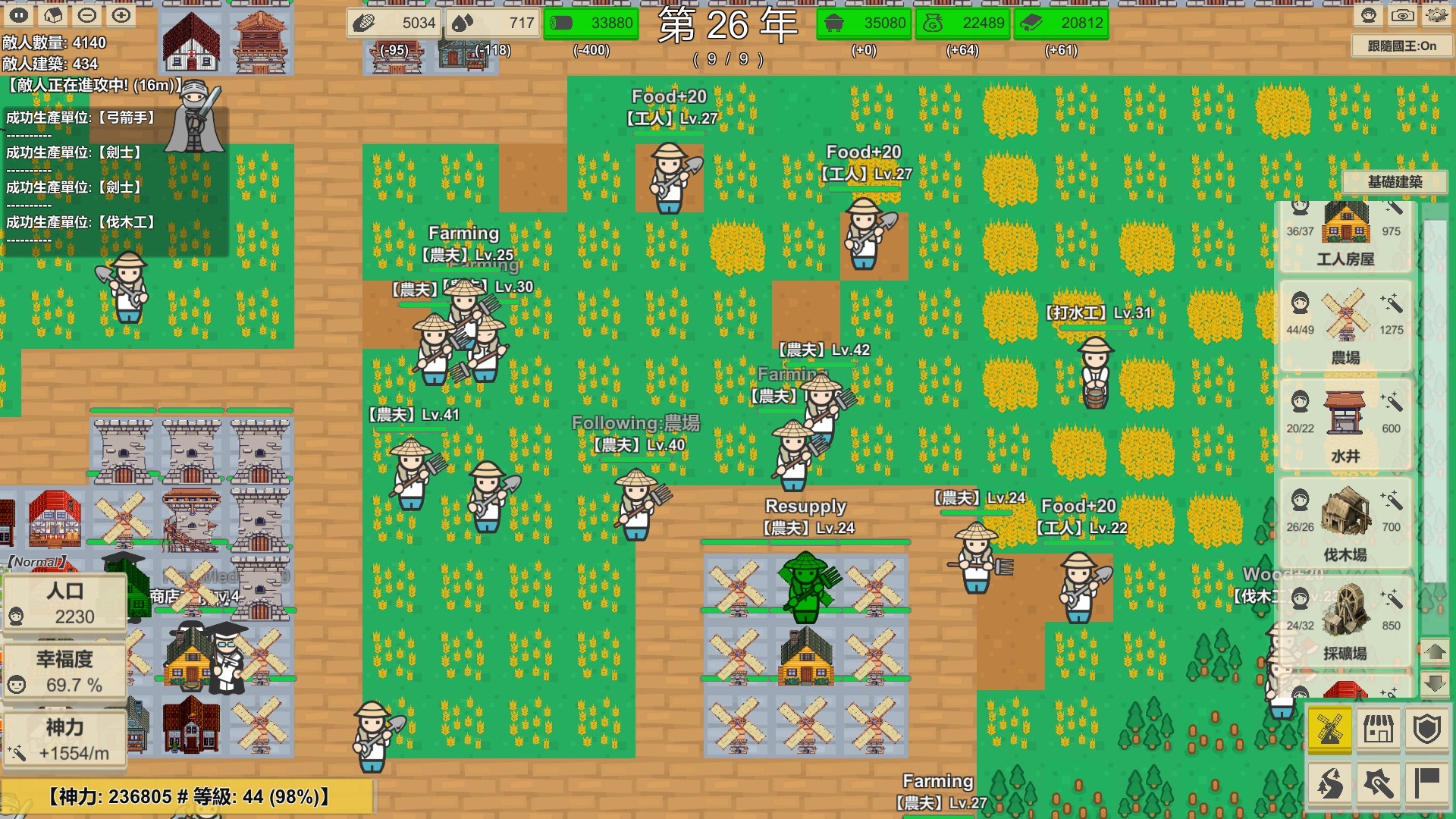Screen dimensions: 1456x819
Task: Select the yellow windmill production buildings category
Action: (1329, 730)
